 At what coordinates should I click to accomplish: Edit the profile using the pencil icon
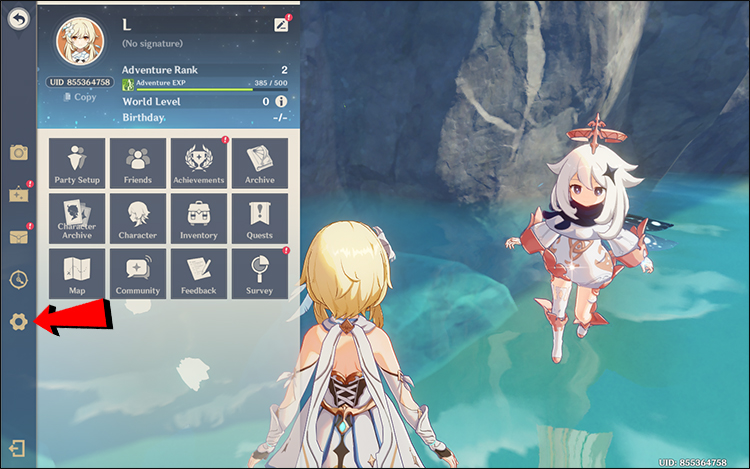pyautogui.click(x=280, y=25)
